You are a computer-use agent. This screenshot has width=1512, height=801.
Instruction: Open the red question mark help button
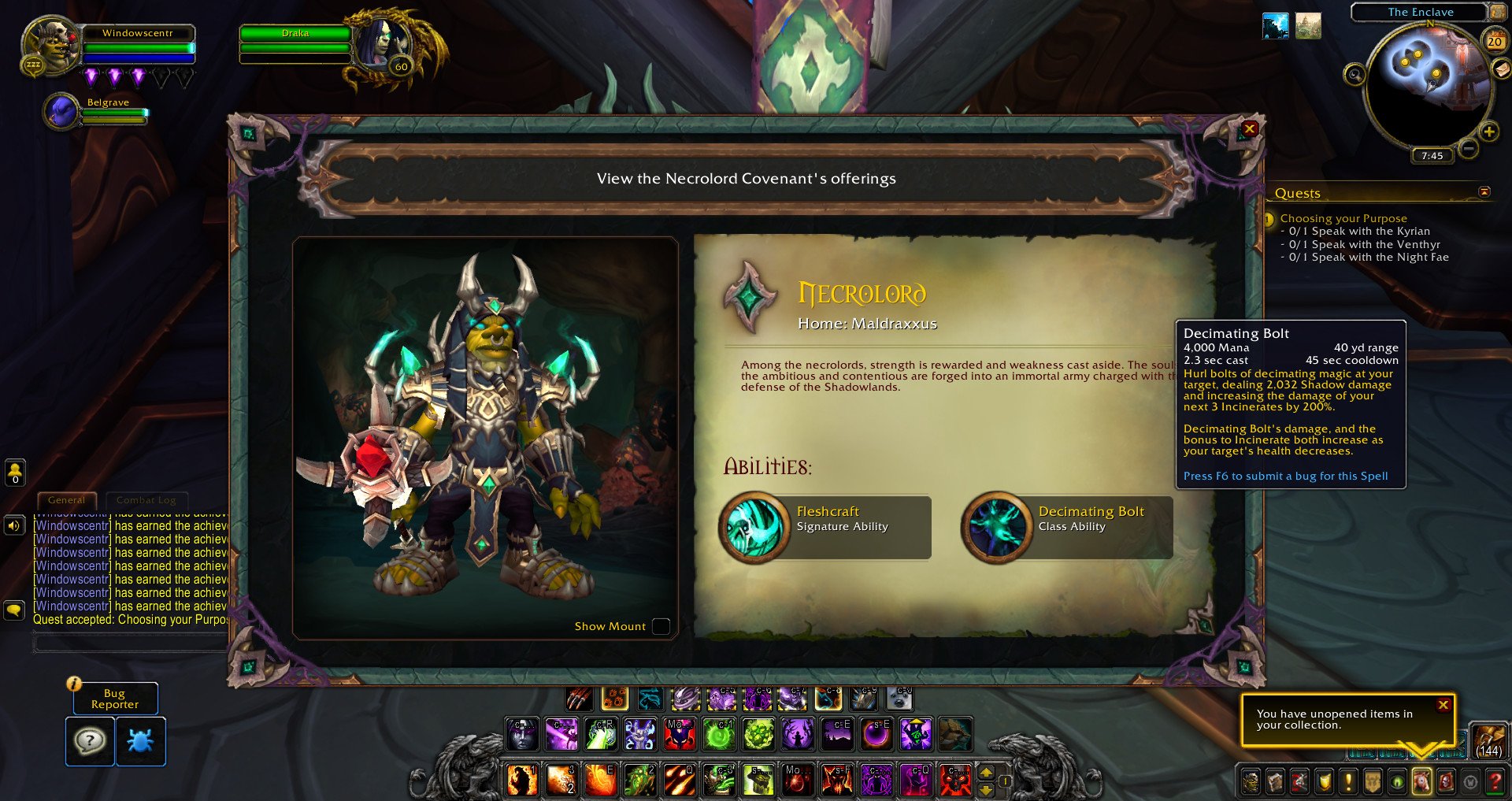[x=1495, y=782]
